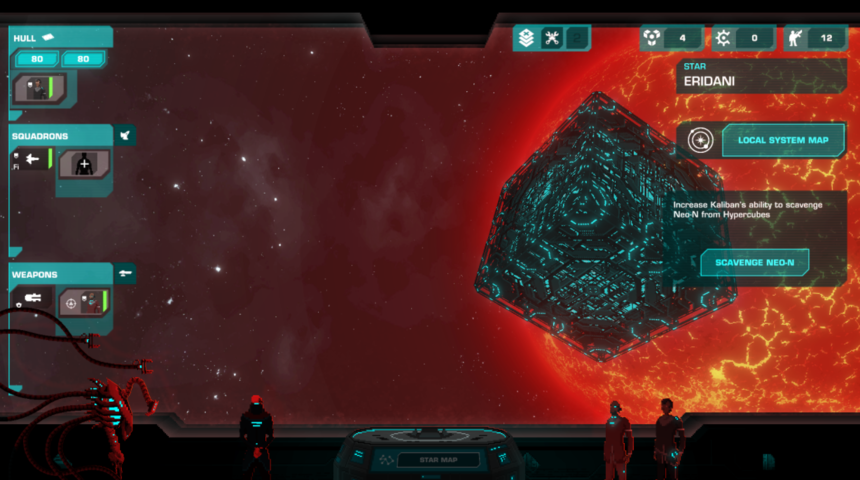The height and width of the screenshot is (480, 860).
Task: Select the stacked layers icon
Action: click(526, 38)
